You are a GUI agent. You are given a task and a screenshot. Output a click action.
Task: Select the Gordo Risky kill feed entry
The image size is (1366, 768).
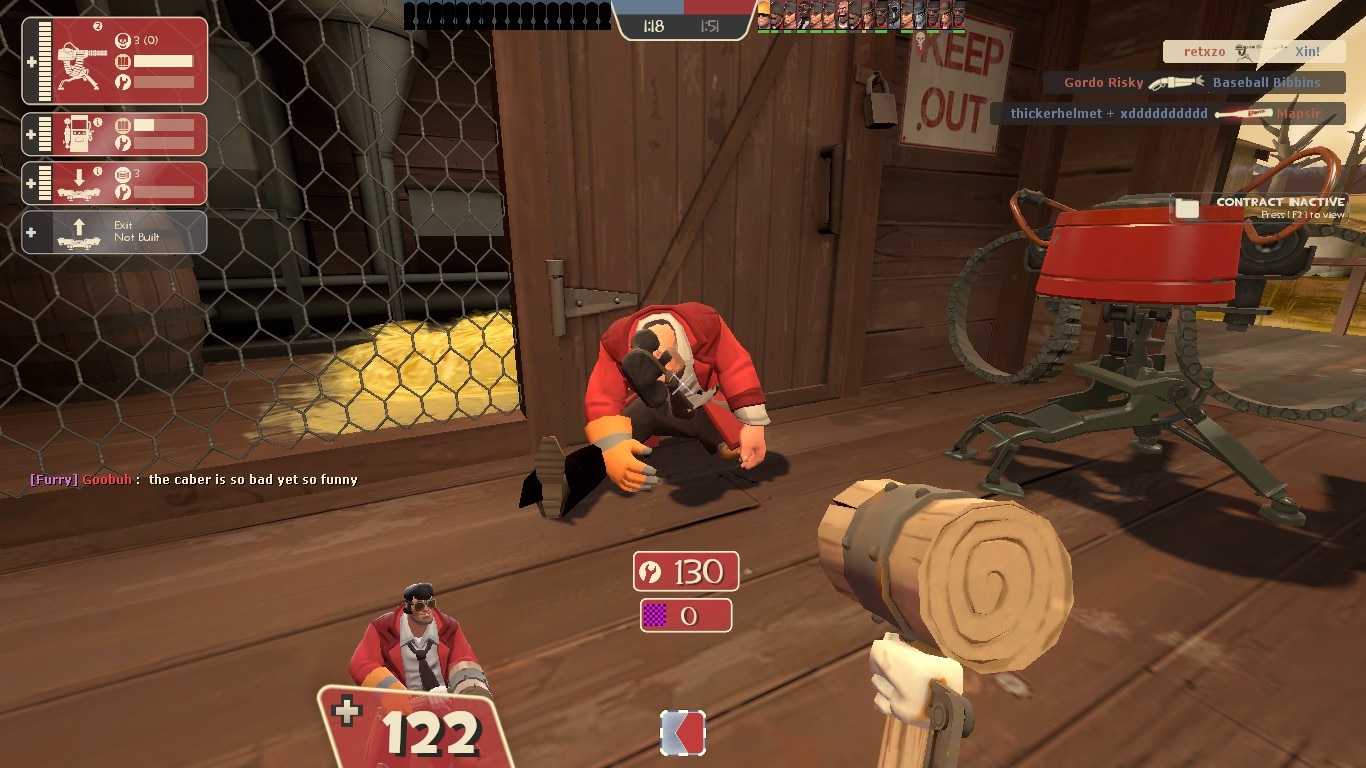click(x=1193, y=83)
